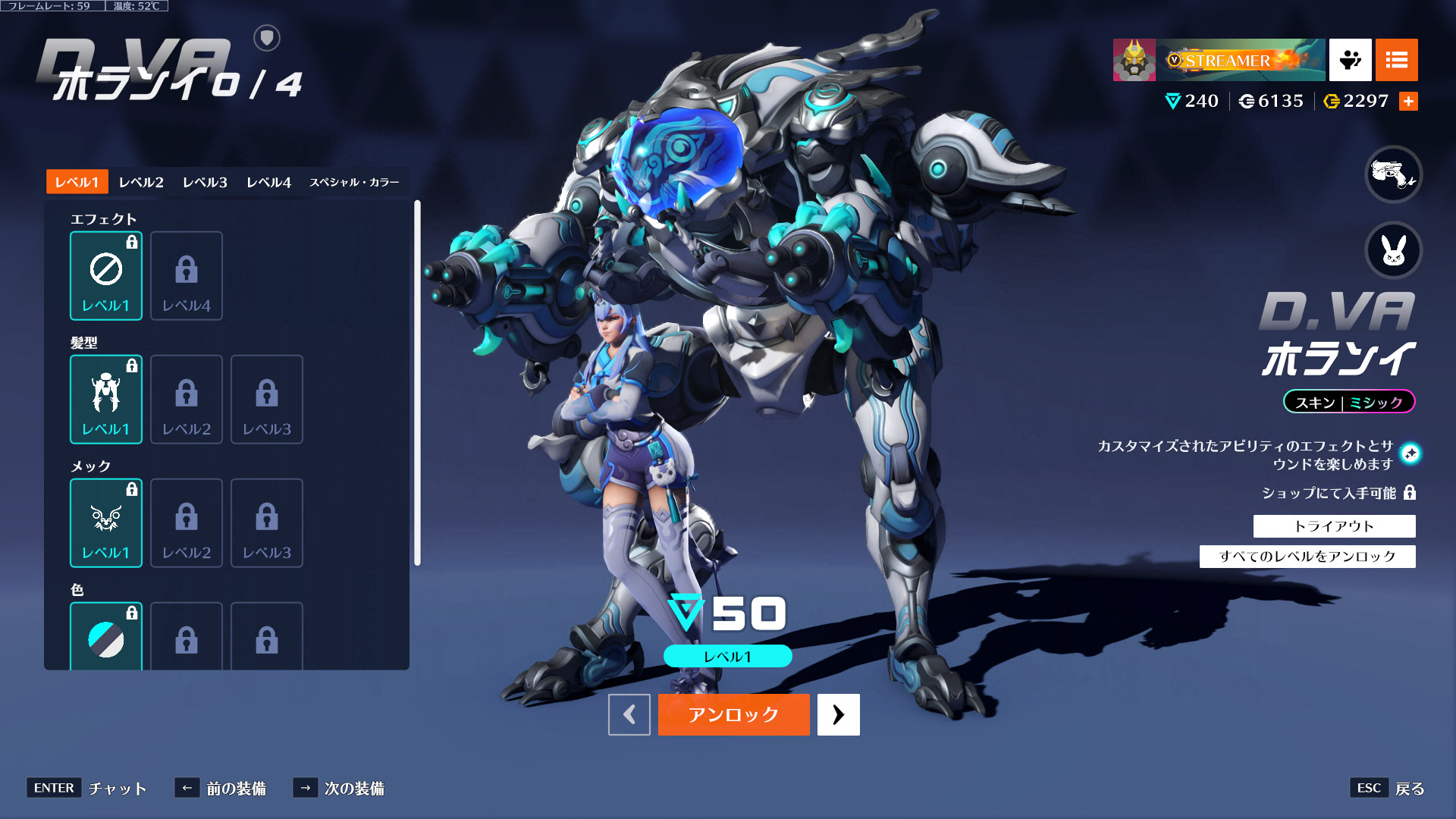Choose the locked エフェクト レベル4 tile
Viewport: 1456px width, 819px height.
click(187, 275)
